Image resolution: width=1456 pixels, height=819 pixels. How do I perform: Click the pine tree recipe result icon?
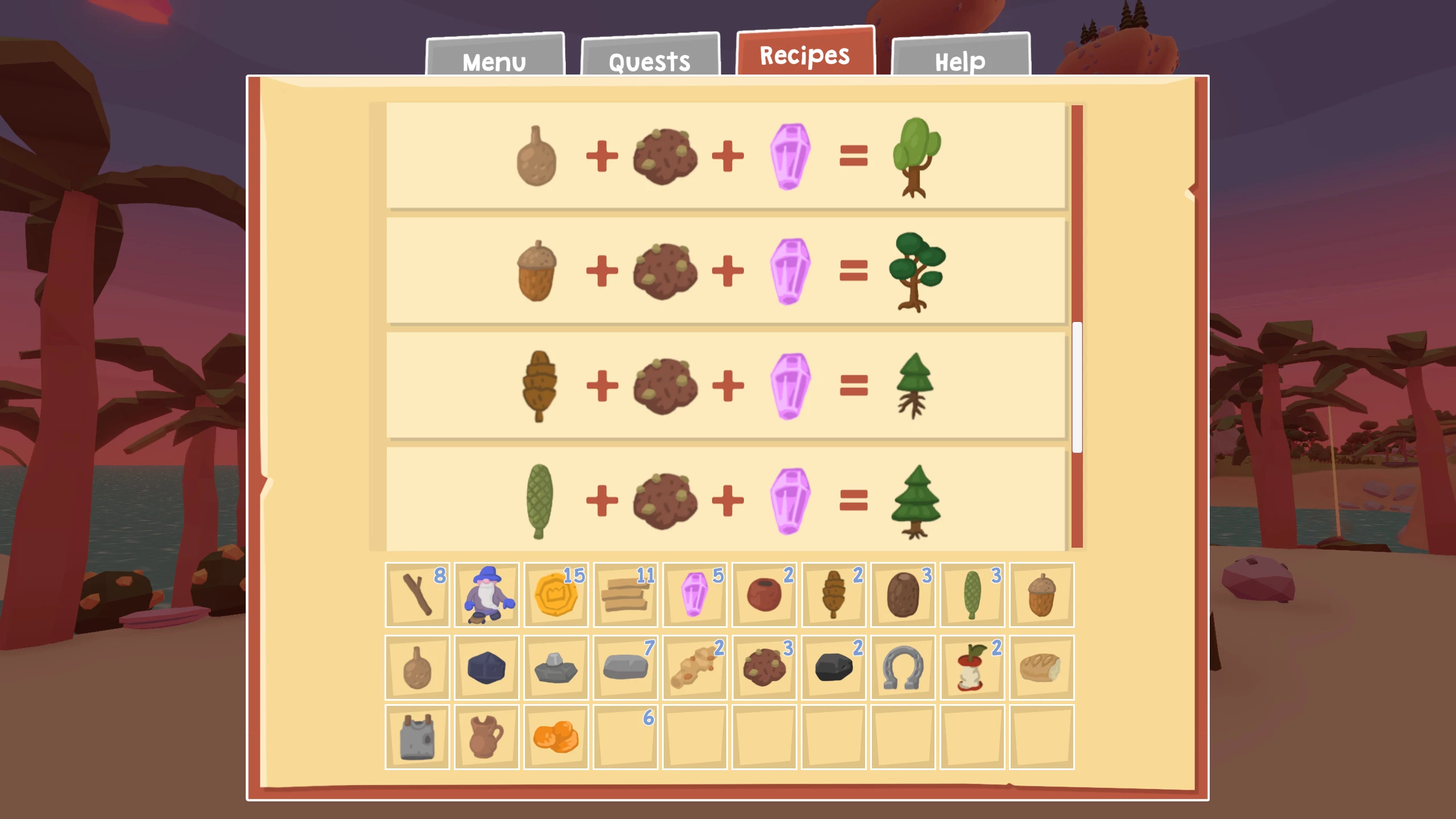click(915, 501)
